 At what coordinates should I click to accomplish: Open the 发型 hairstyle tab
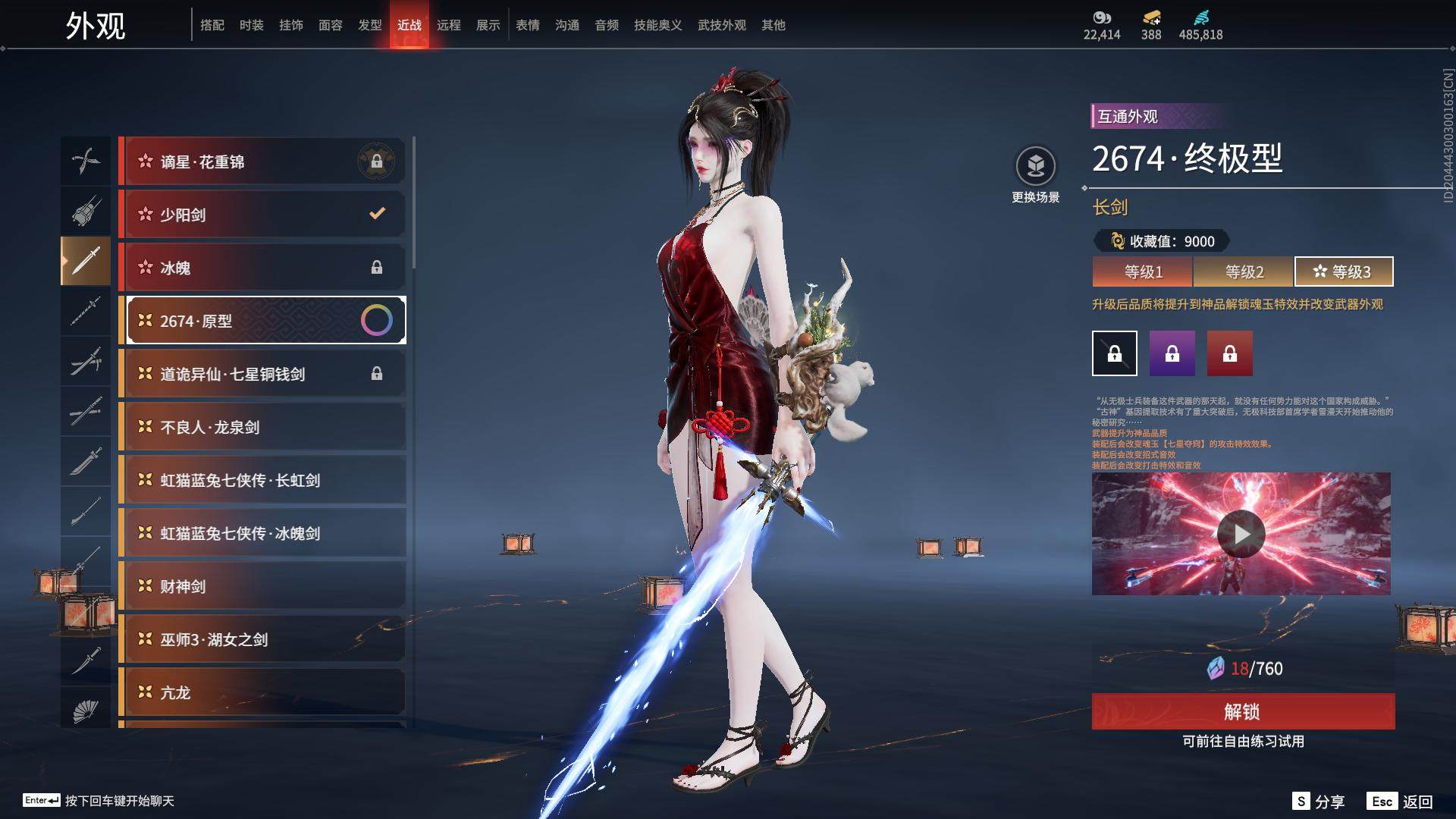point(369,25)
